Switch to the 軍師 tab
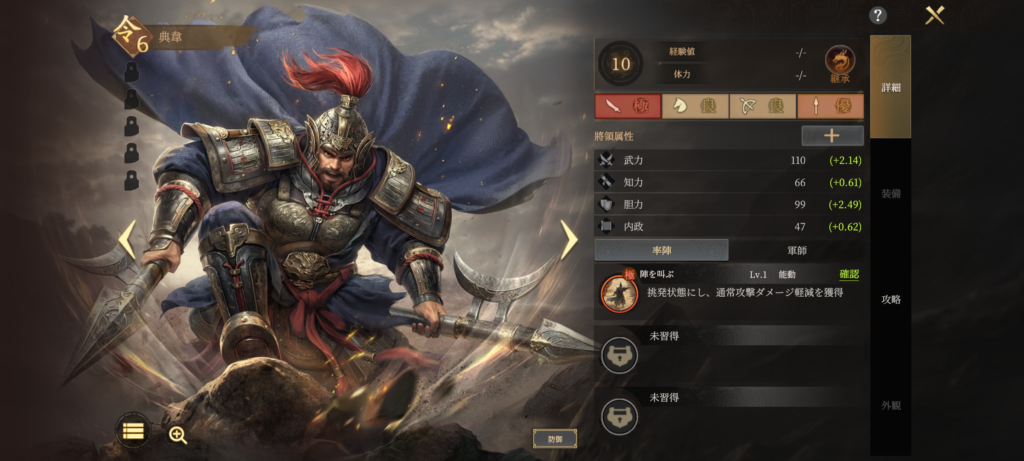 pyautogui.click(x=797, y=250)
